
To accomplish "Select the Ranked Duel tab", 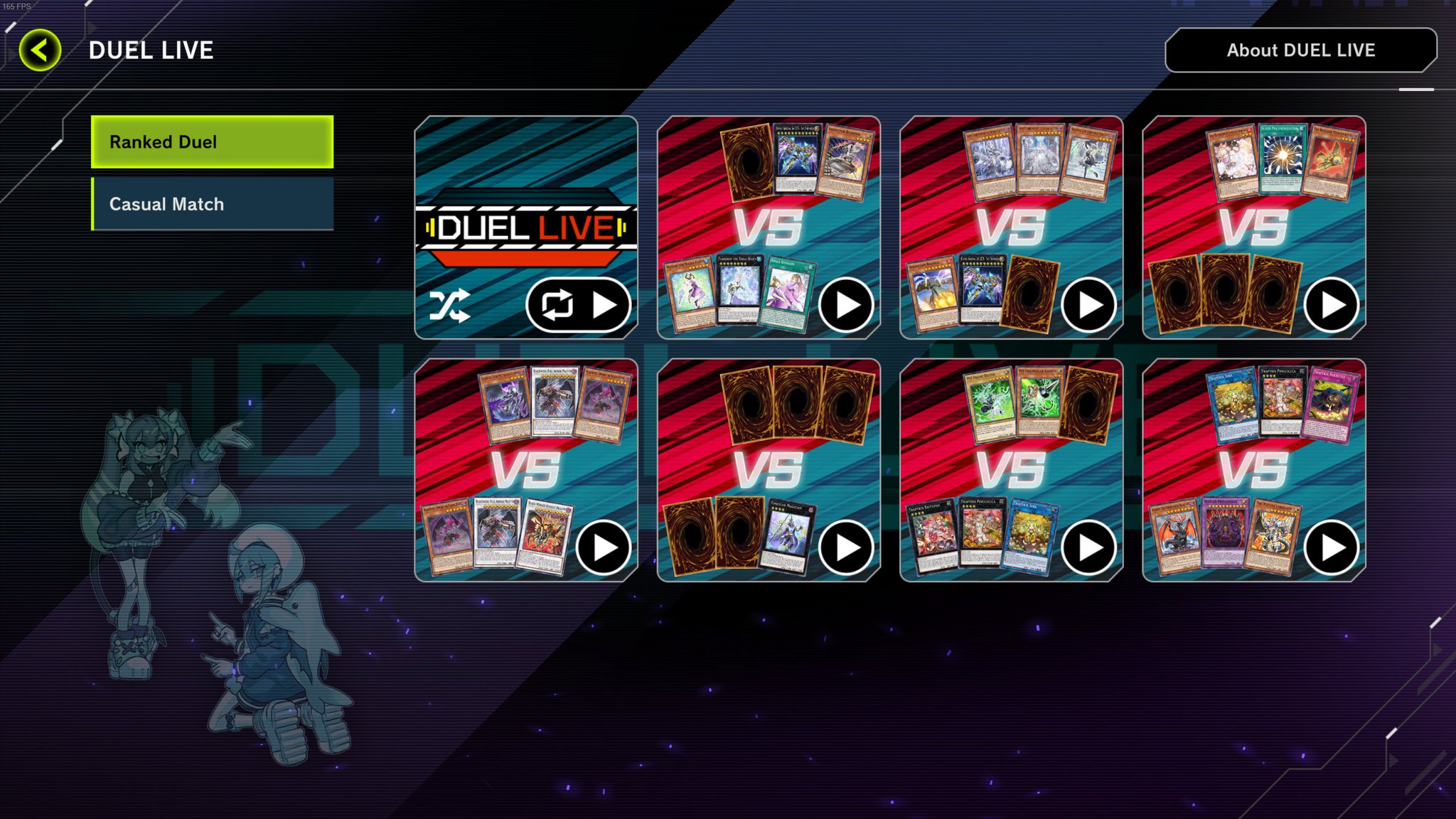I will tap(210, 142).
